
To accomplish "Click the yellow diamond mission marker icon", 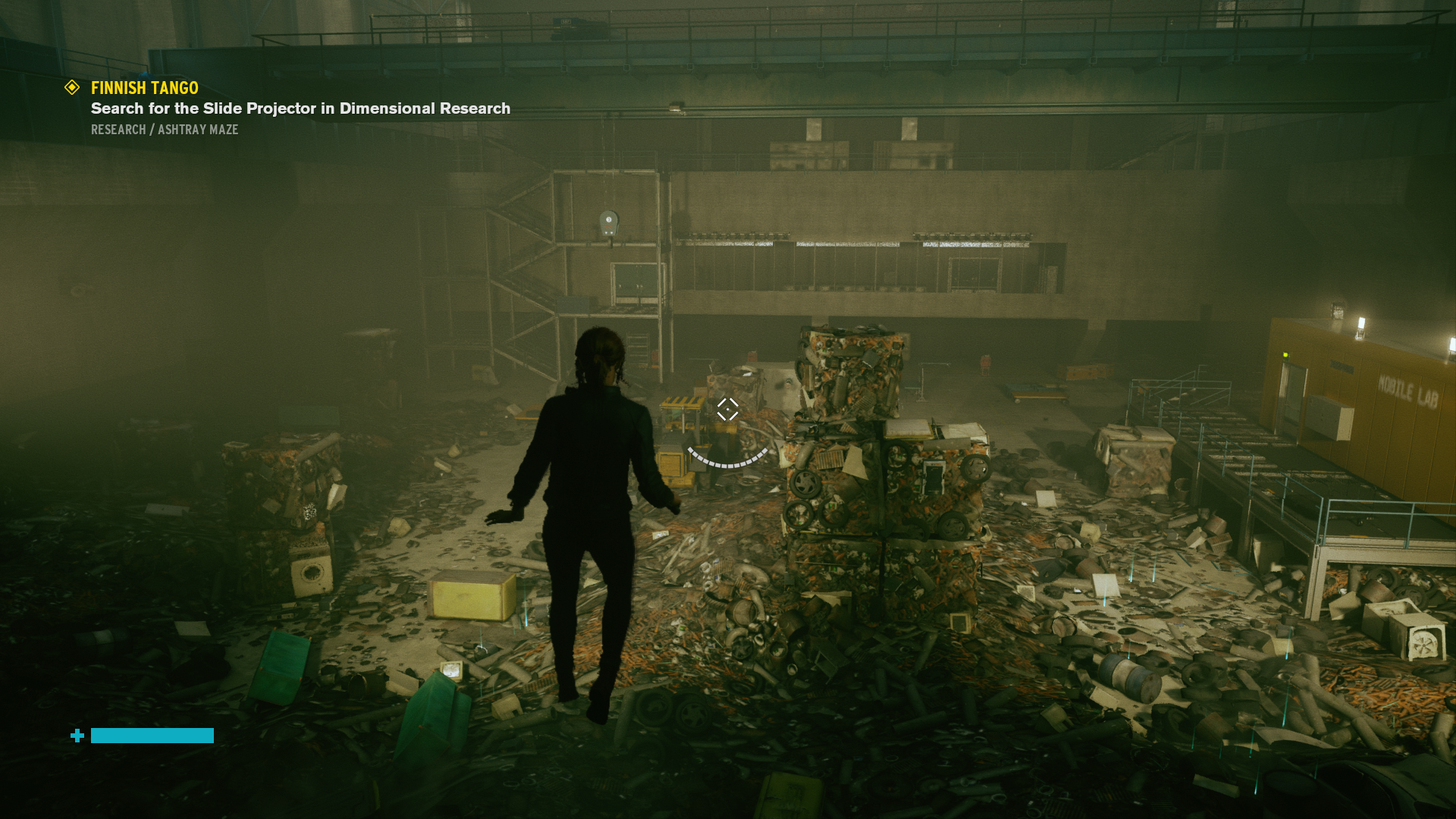I will point(72,88).
